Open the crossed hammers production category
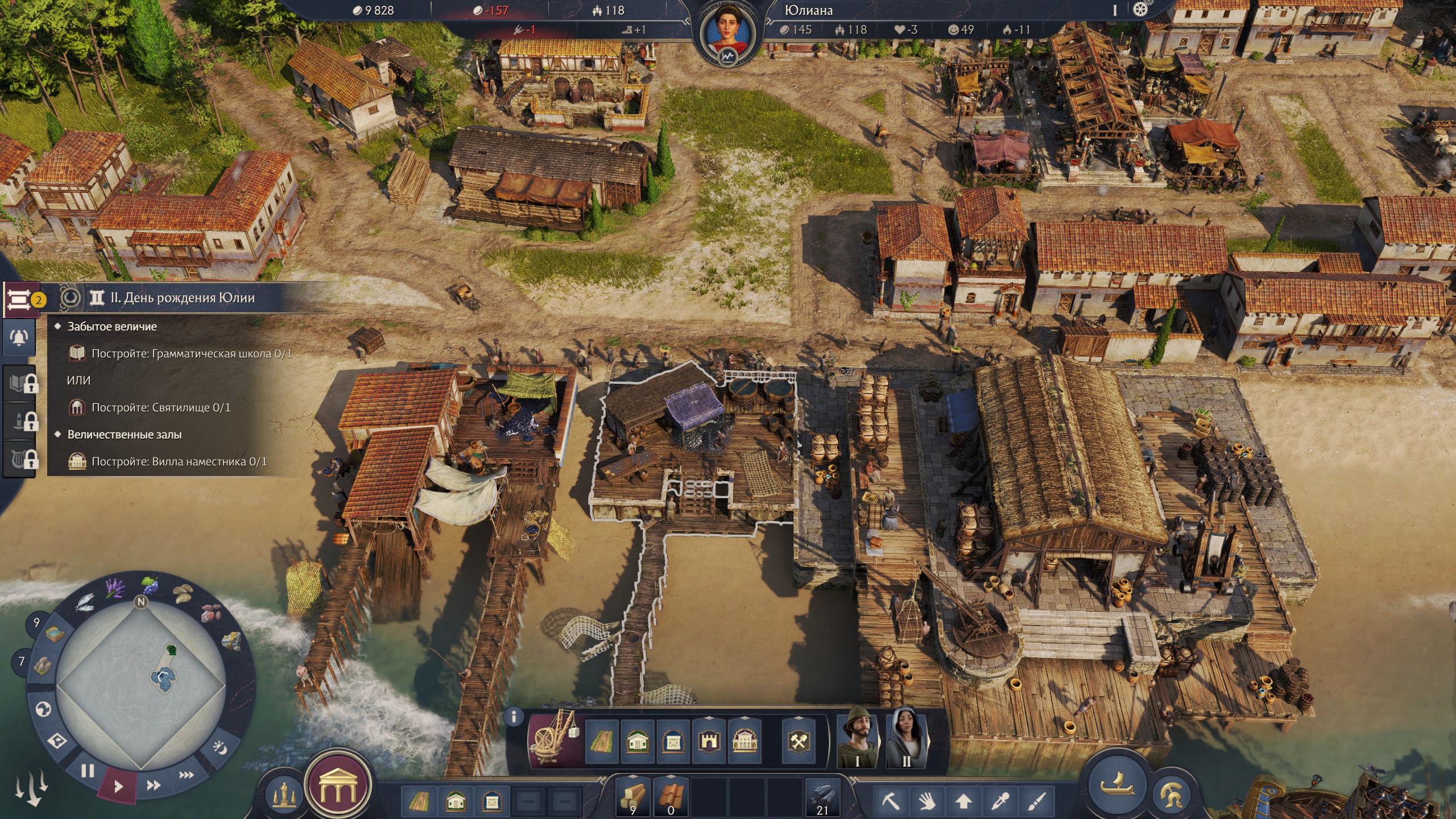This screenshot has width=1456, height=819. click(798, 741)
